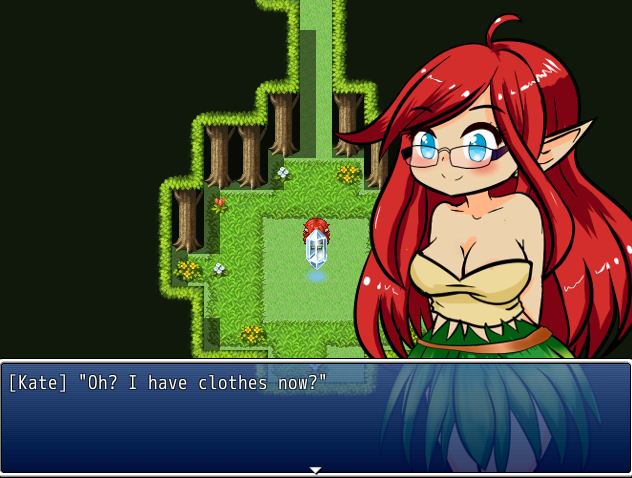The width and height of the screenshot is (632, 478).
Task: Click Kate's dialogue message box
Action: pos(316,417)
